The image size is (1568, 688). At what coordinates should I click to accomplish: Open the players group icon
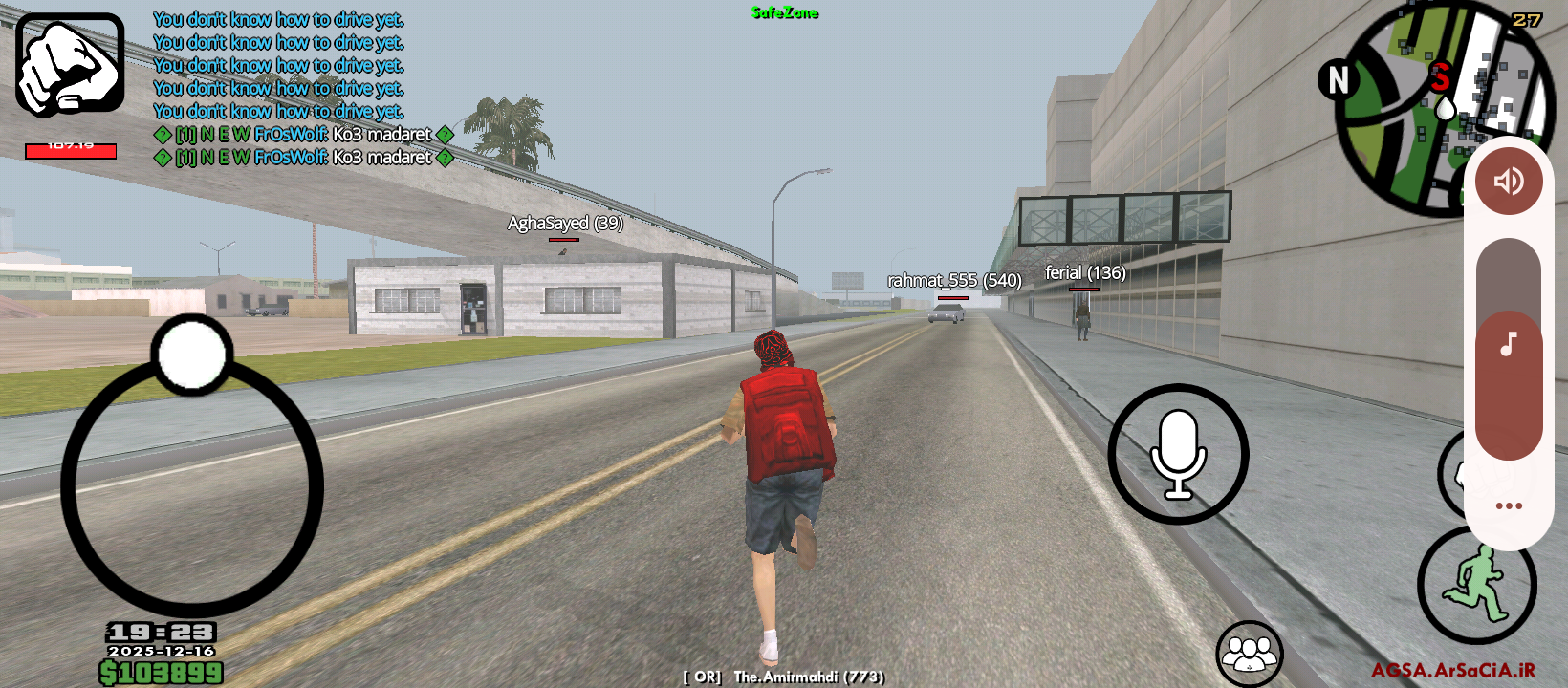pyautogui.click(x=1249, y=655)
